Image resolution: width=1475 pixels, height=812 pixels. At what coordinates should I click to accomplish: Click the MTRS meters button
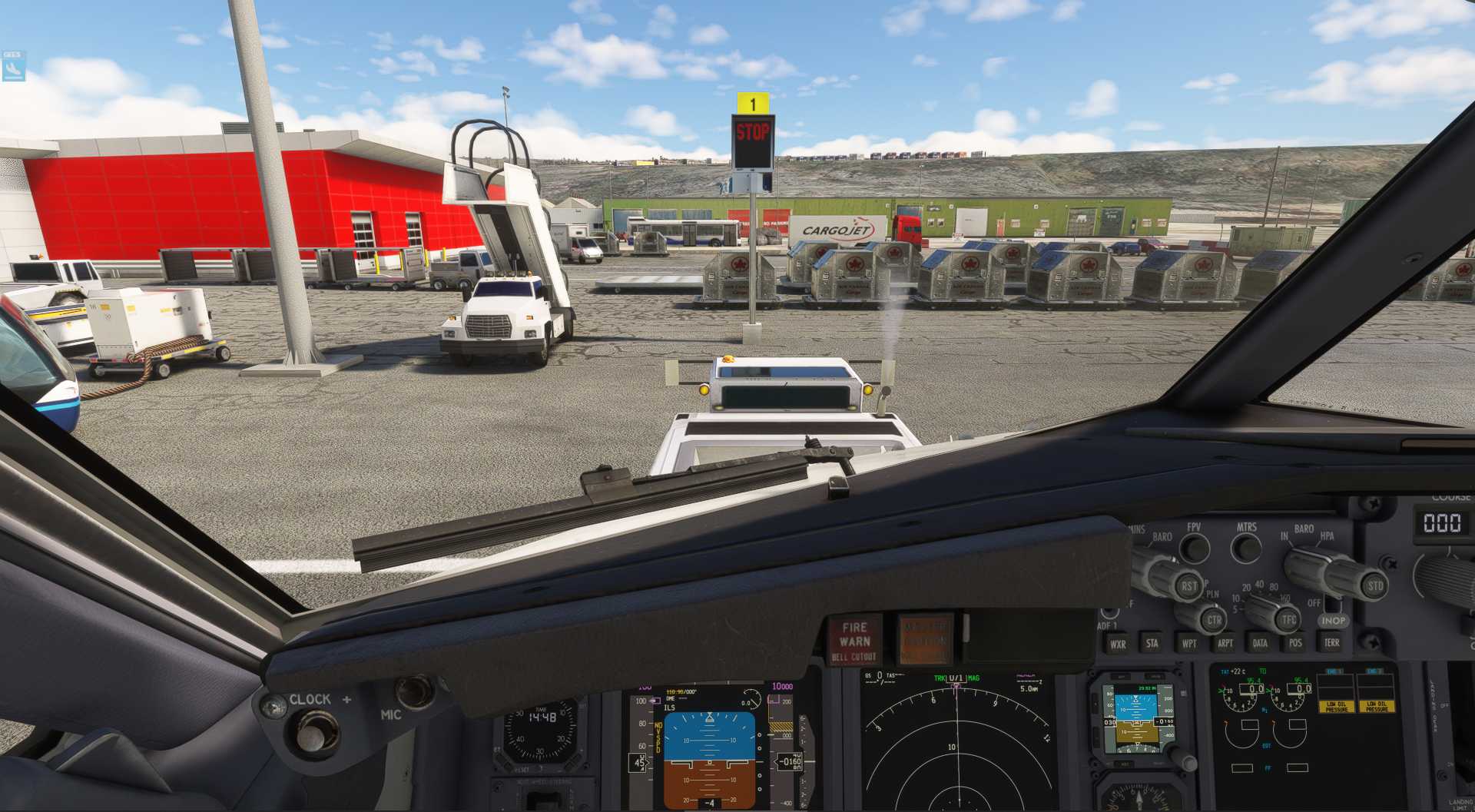click(x=1245, y=548)
